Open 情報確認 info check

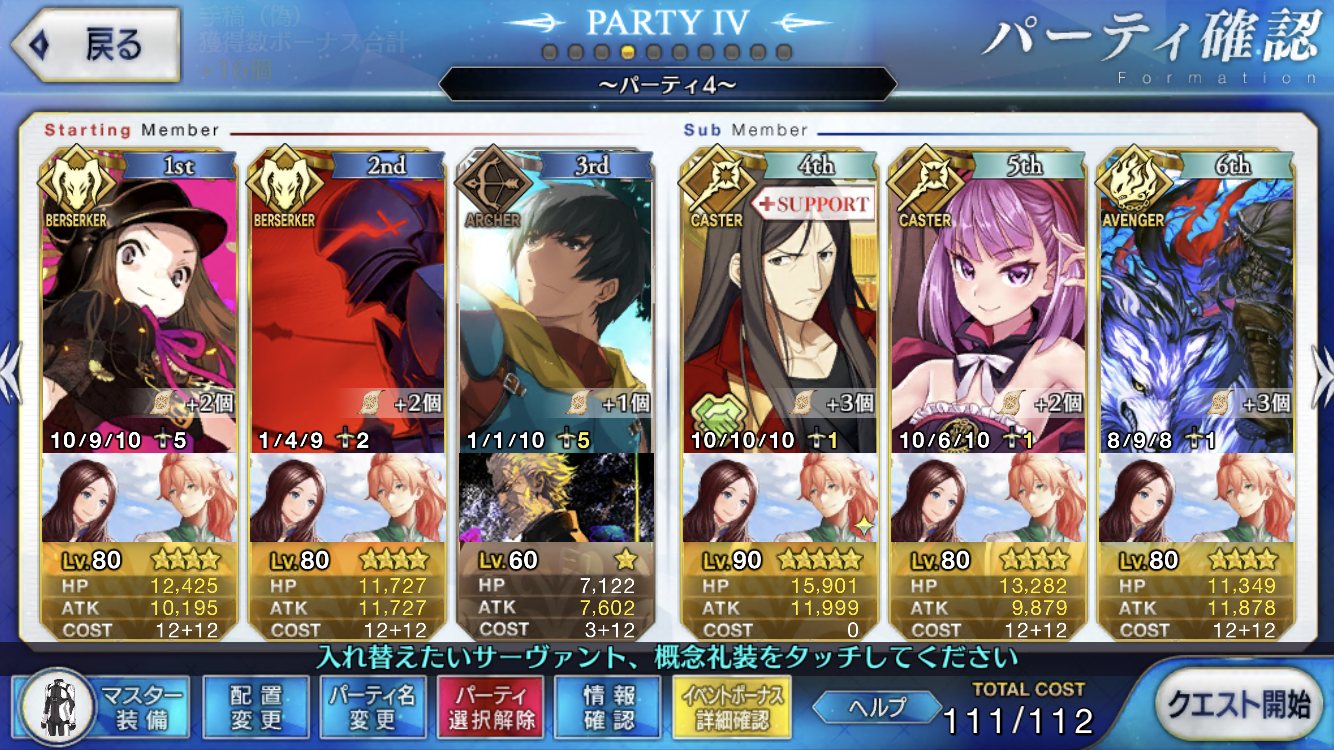coord(607,707)
